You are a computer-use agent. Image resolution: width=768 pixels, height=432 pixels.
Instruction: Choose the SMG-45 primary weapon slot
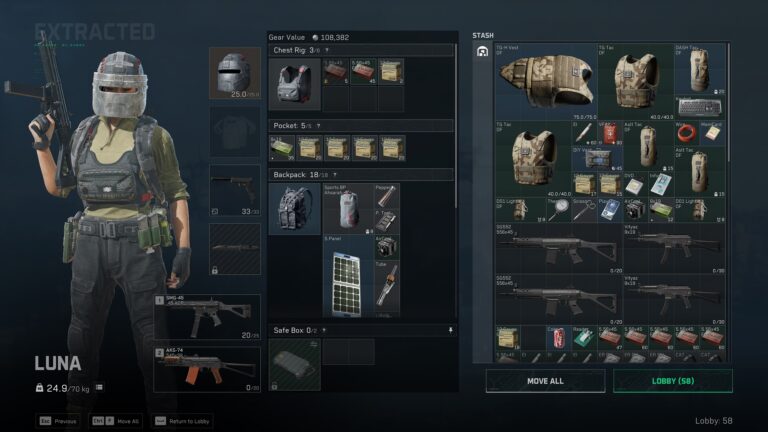coord(208,315)
